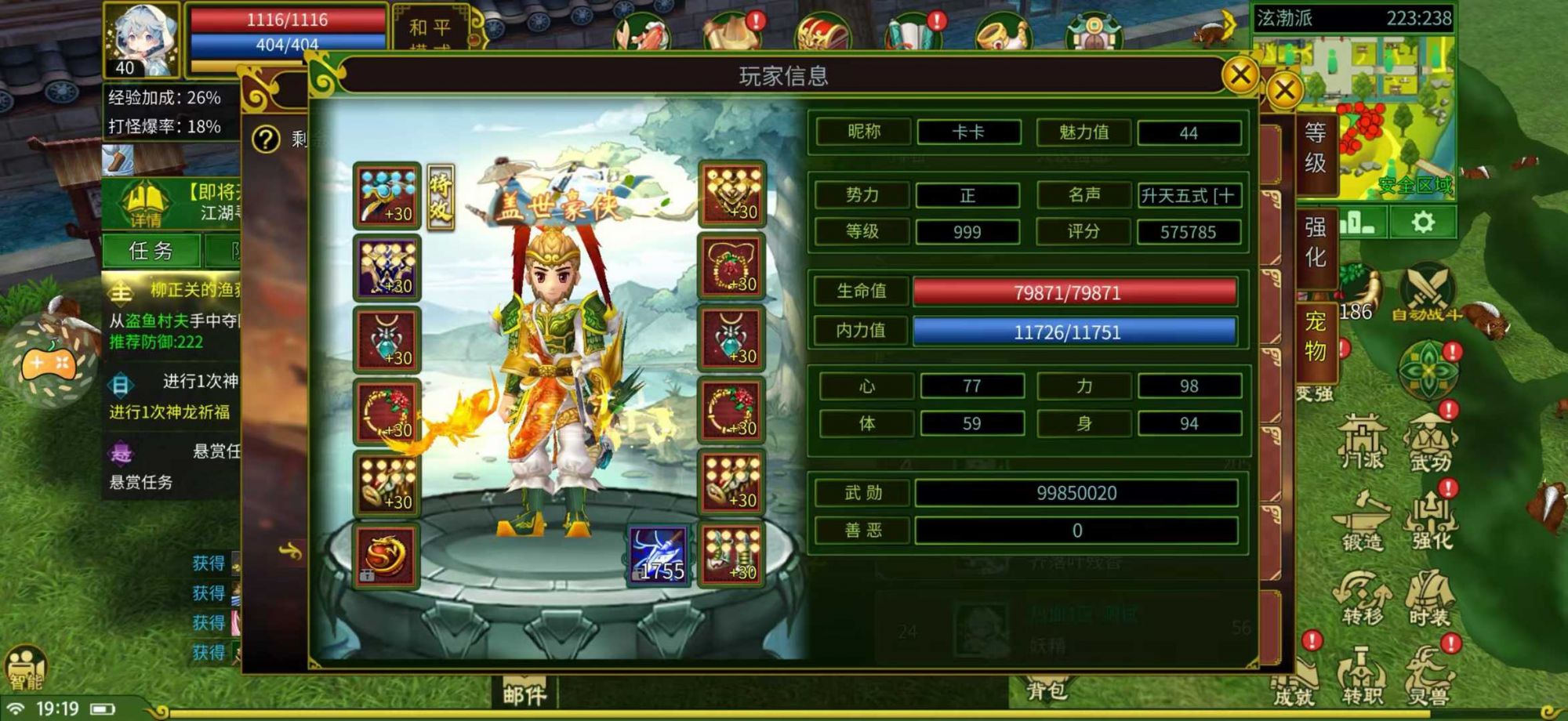This screenshot has width=1568, height=721.
Task: Switch to the 任务 tab in the left panel
Action: click(151, 249)
